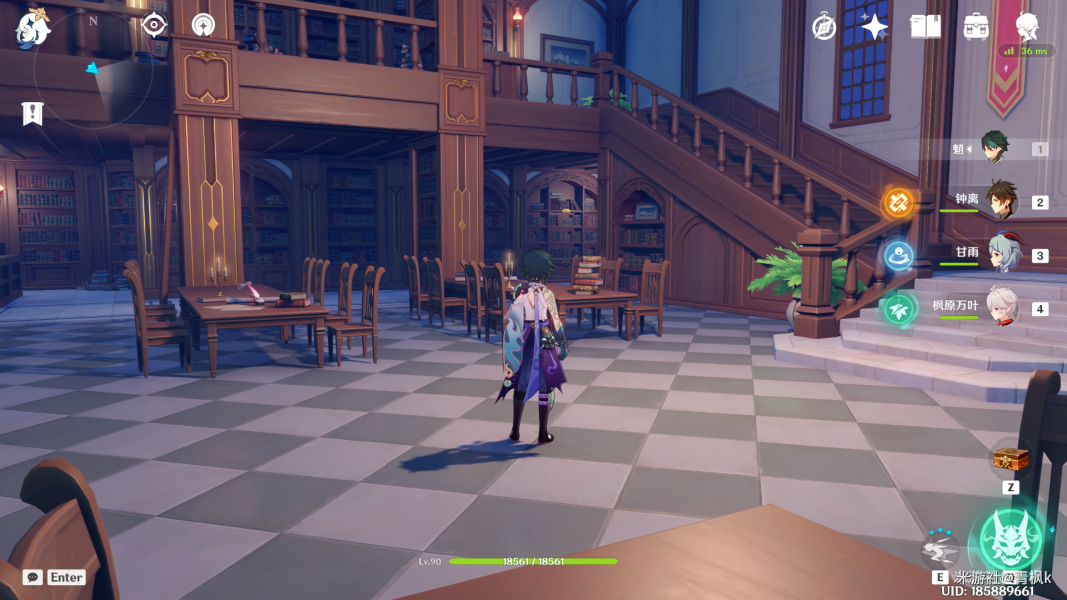Open the Wish four-pointed star icon
Screen dimensions: 1067x600
click(x=875, y=27)
